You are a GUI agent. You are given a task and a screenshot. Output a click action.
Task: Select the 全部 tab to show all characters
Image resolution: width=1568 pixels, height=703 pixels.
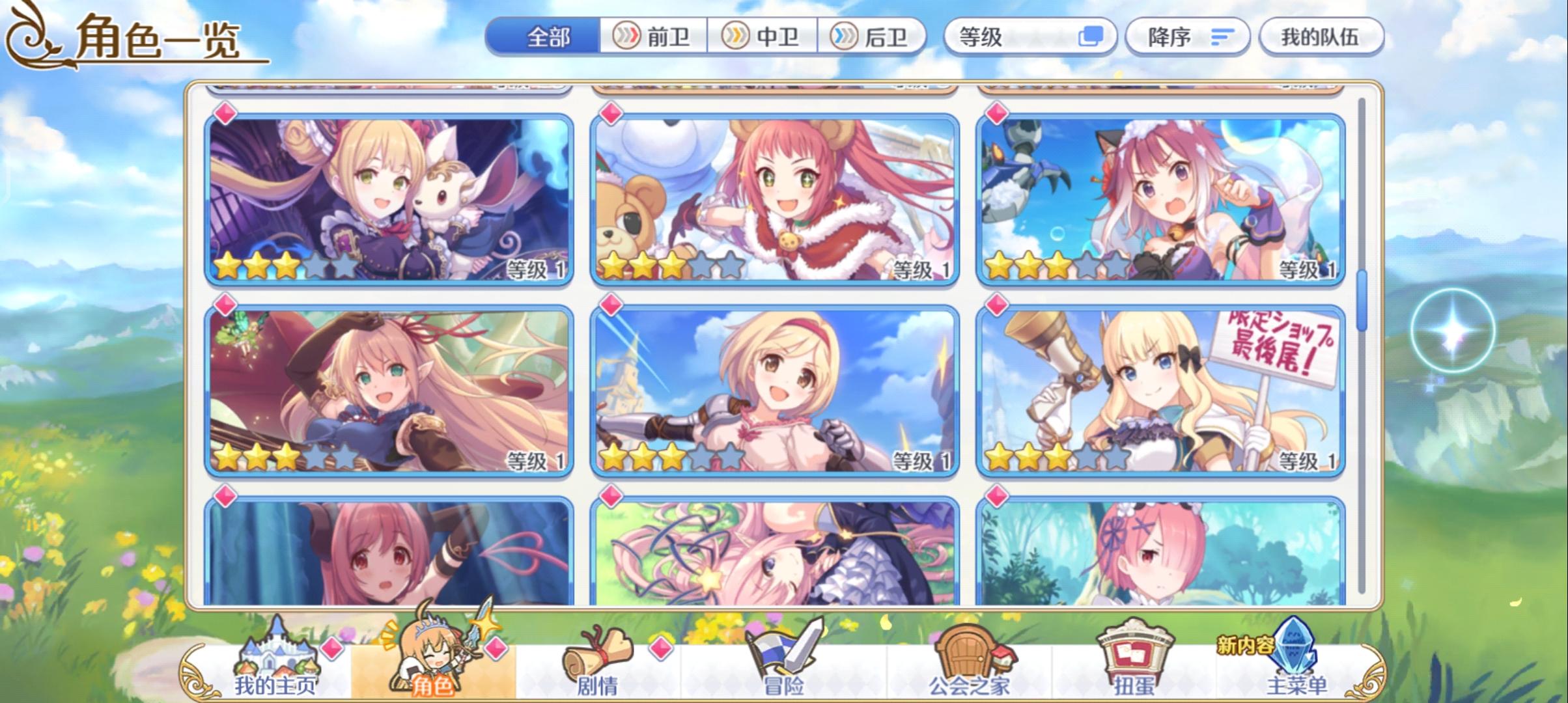tap(549, 37)
